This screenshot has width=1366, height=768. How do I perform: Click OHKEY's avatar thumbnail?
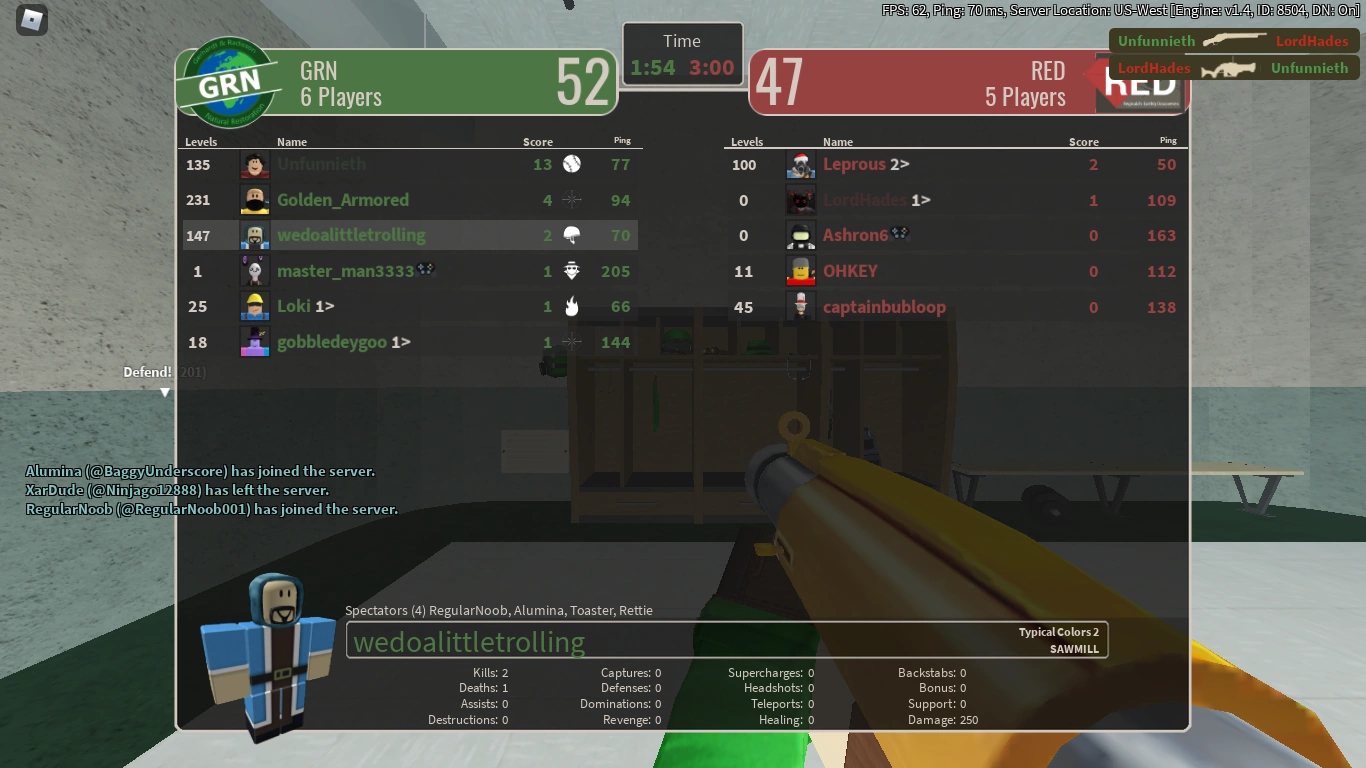click(x=800, y=270)
